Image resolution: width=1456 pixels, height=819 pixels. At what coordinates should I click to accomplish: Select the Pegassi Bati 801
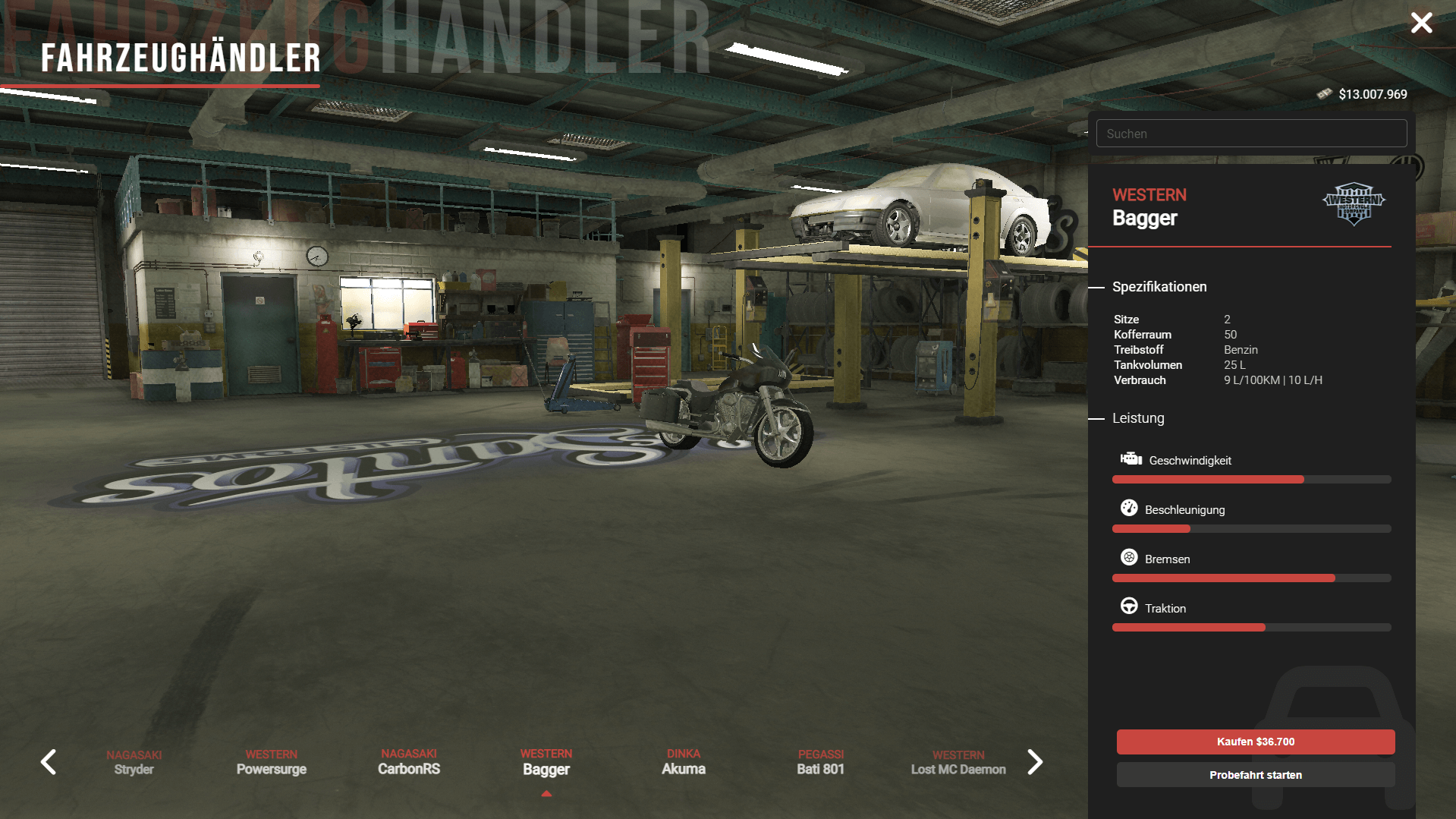[x=821, y=762]
